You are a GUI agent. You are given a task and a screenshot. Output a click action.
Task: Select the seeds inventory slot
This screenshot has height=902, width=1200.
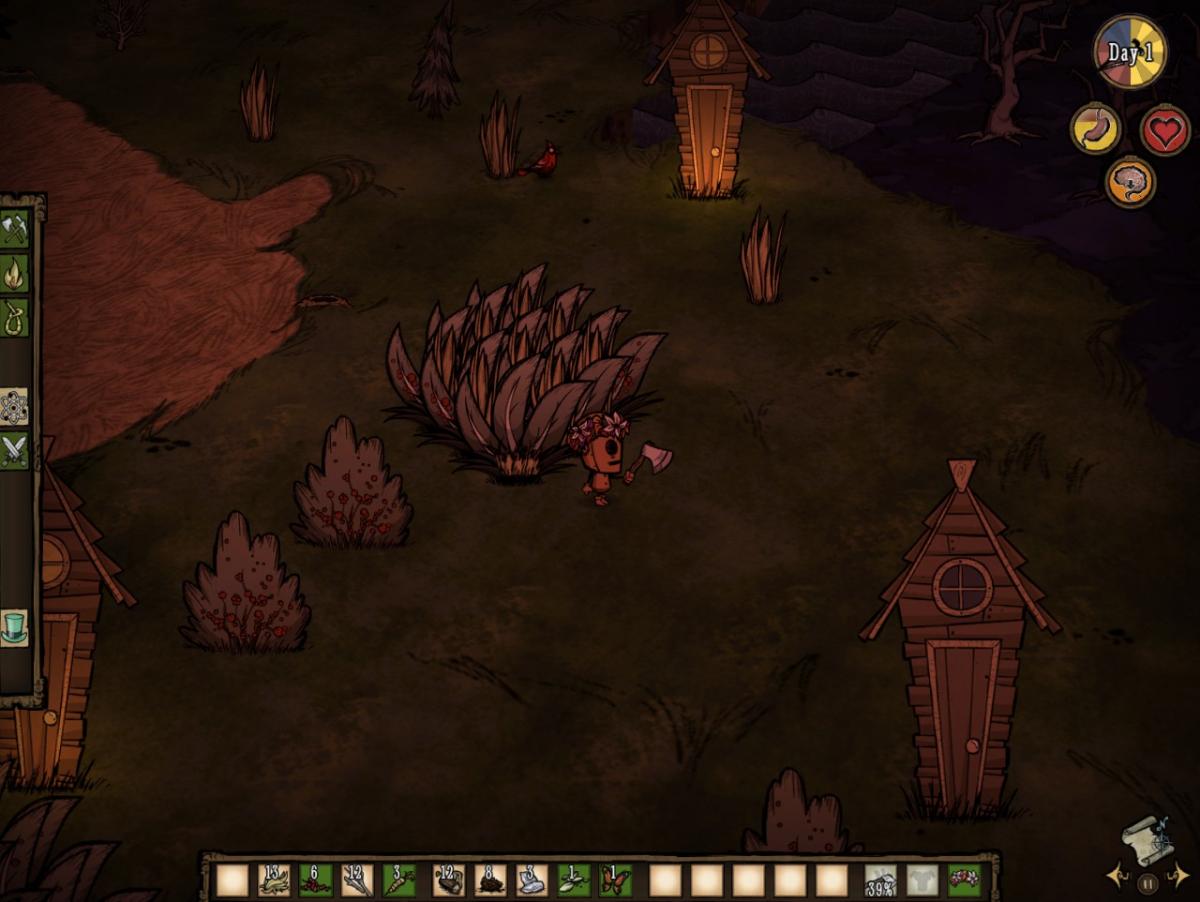pos(574,880)
